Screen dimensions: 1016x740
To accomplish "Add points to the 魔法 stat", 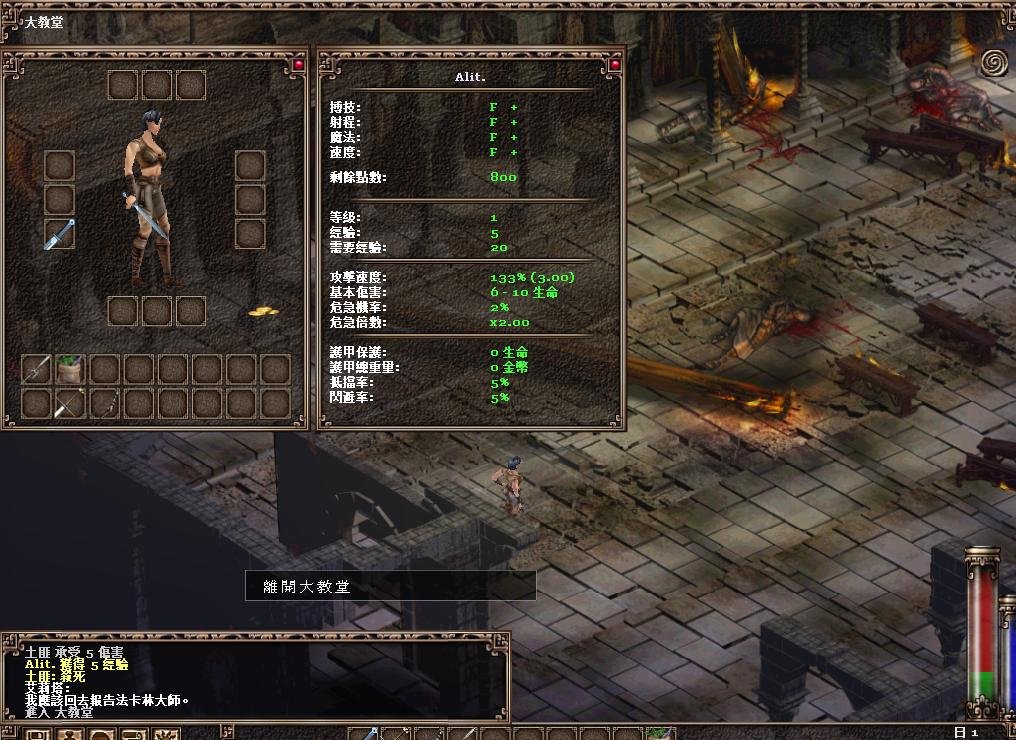I will point(515,137).
